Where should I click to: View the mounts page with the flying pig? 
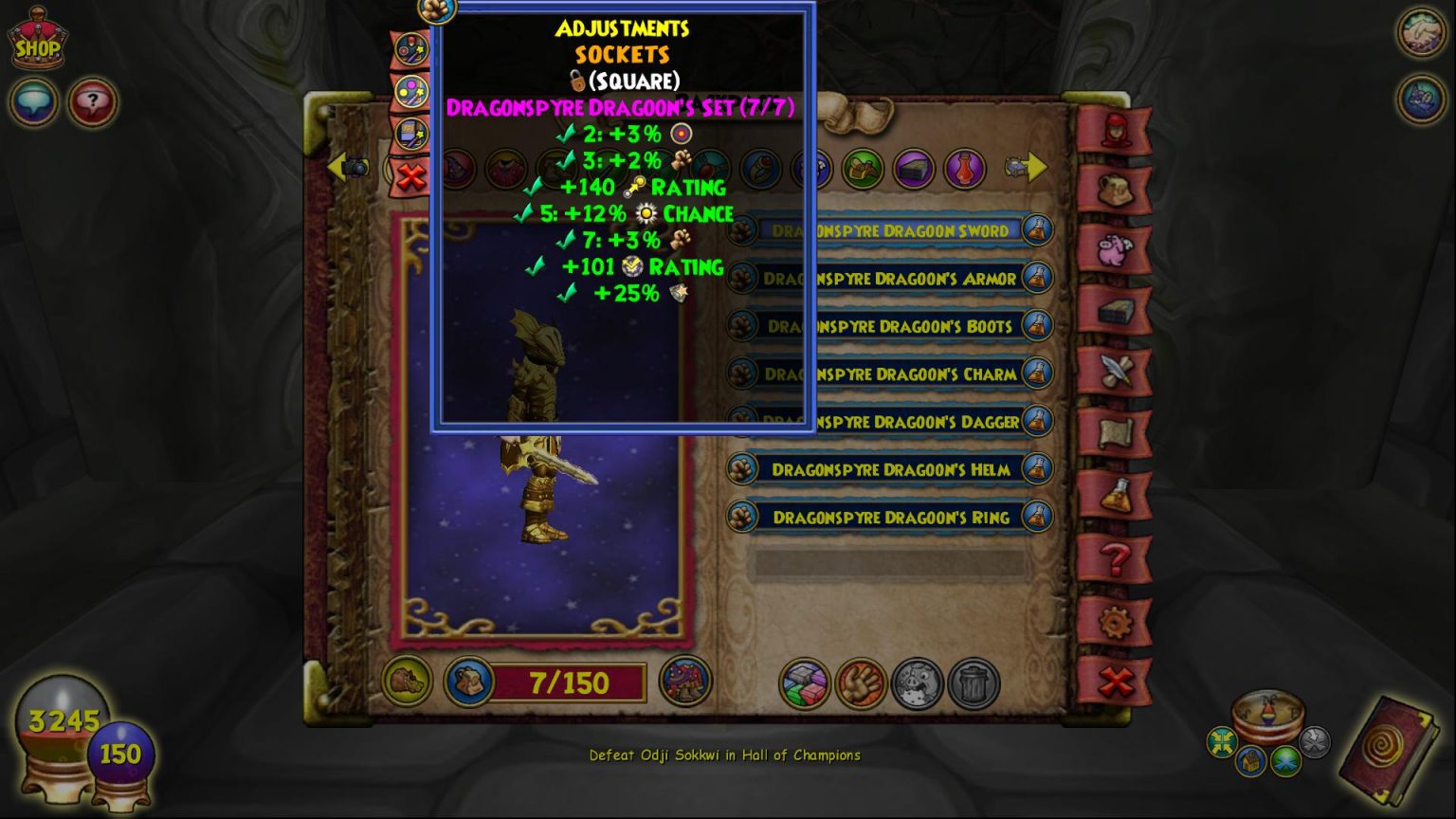coord(1119,246)
